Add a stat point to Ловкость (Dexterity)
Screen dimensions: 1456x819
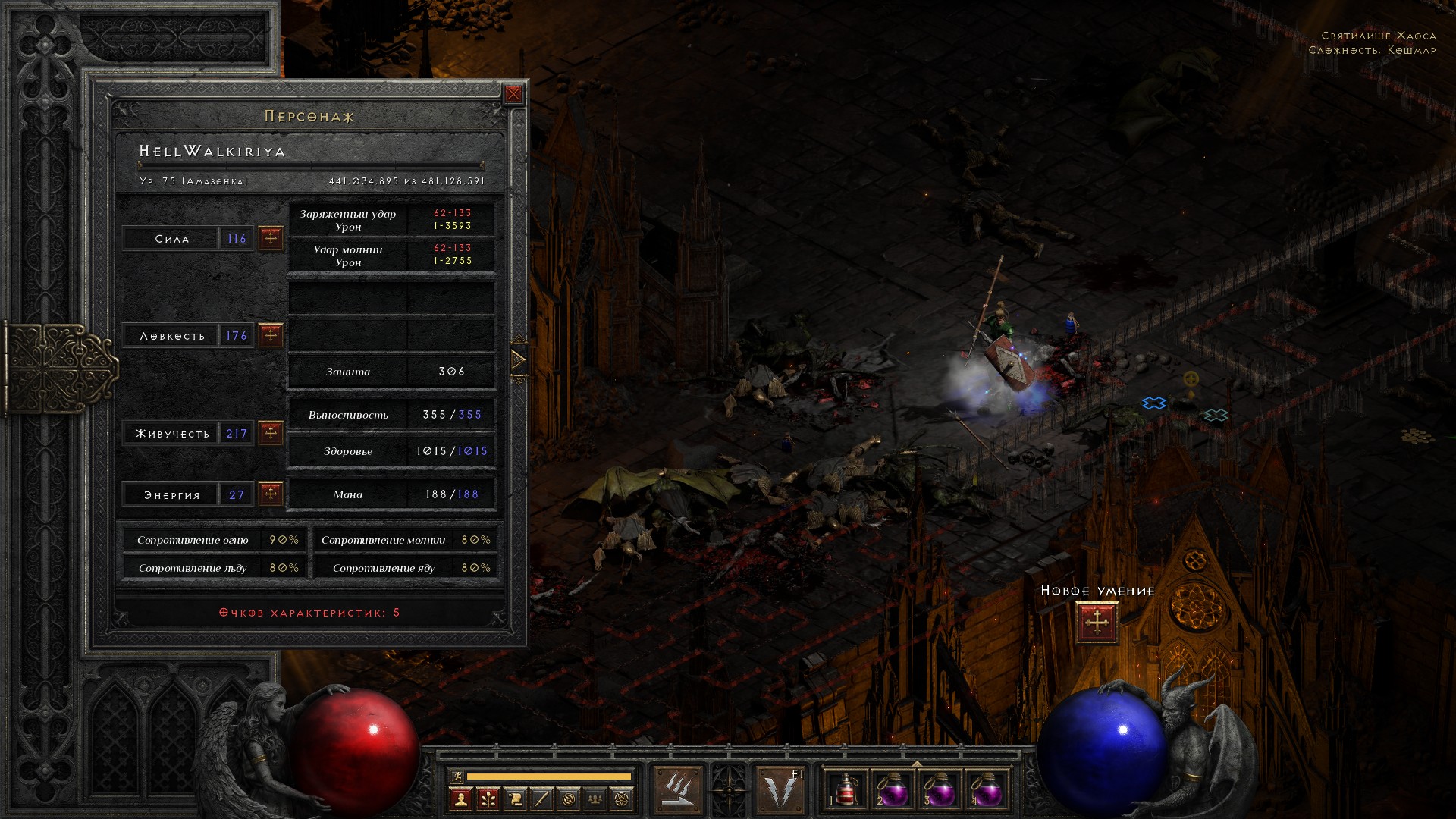[x=271, y=335]
